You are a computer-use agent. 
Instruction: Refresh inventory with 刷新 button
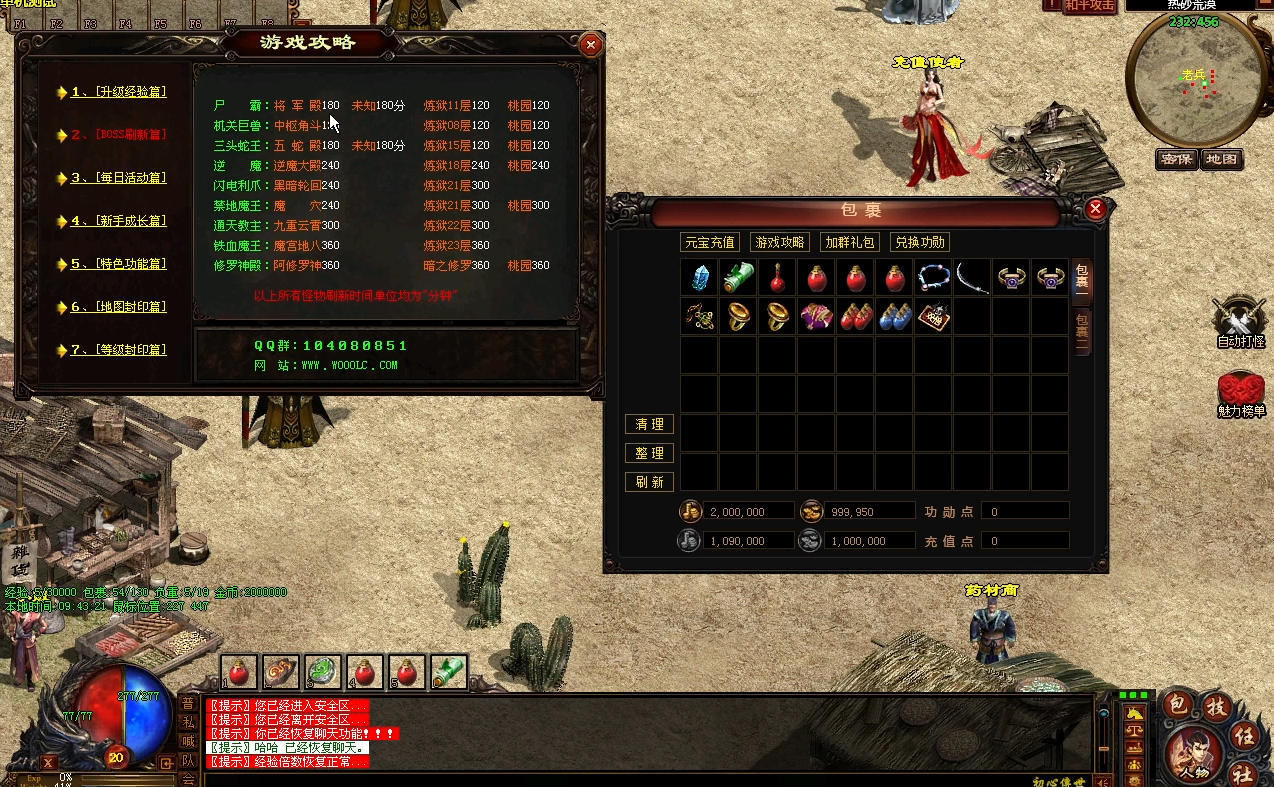tap(649, 482)
